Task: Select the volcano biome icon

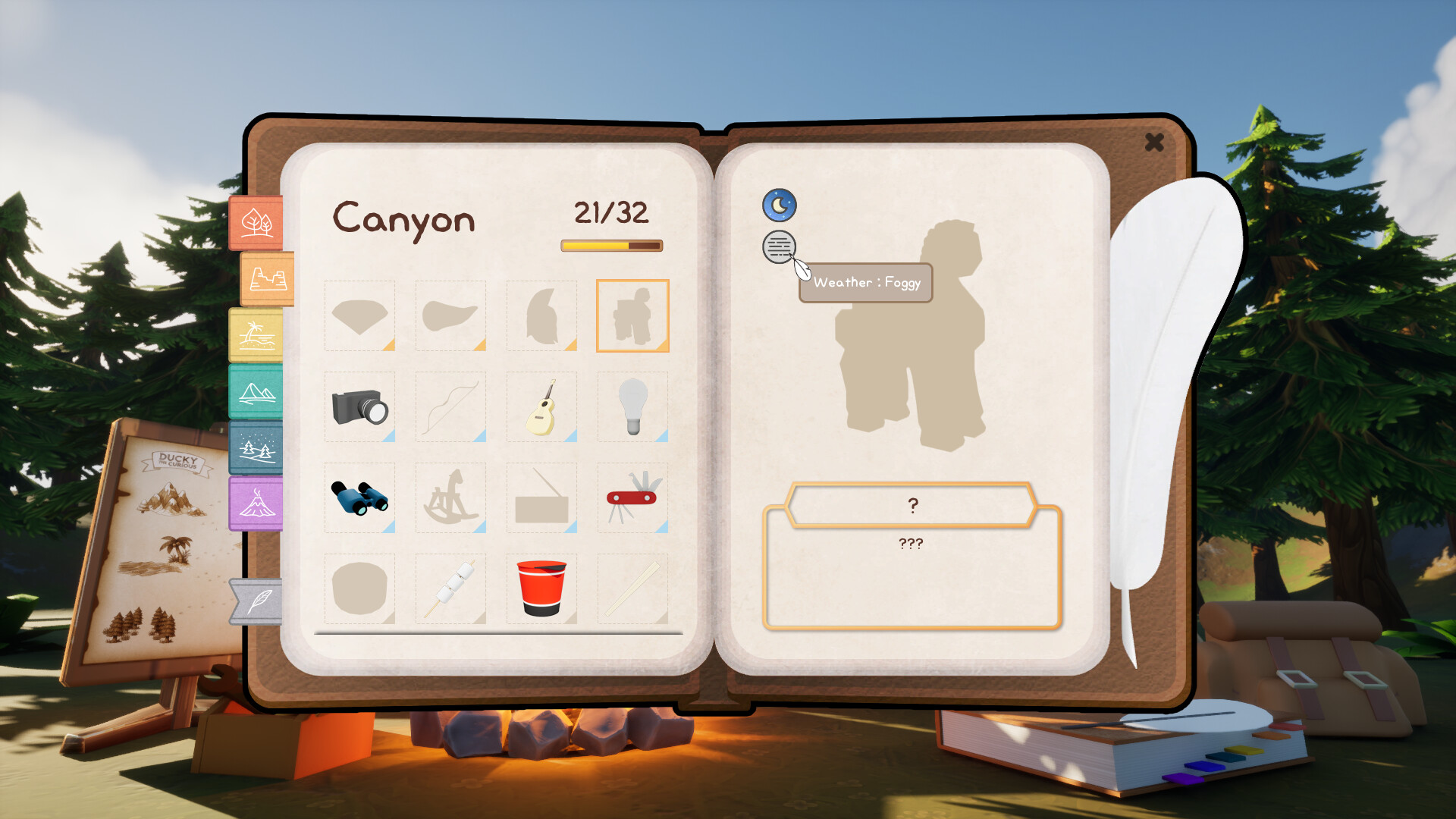Action: coord(256,504)
